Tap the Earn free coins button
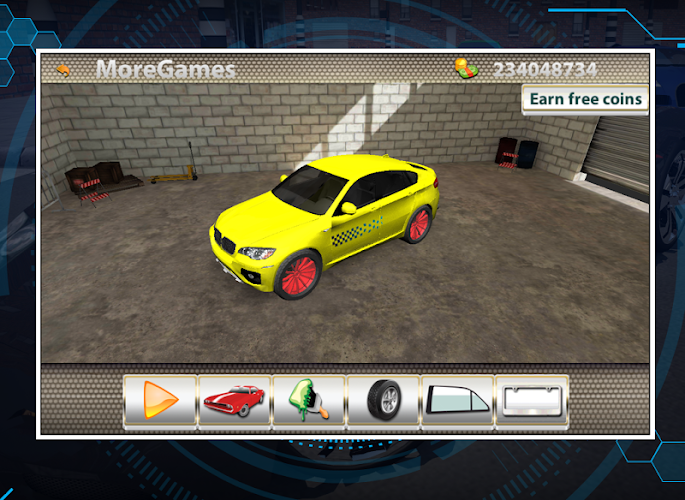This screenshot has height=500, width=685. [585, 99]
